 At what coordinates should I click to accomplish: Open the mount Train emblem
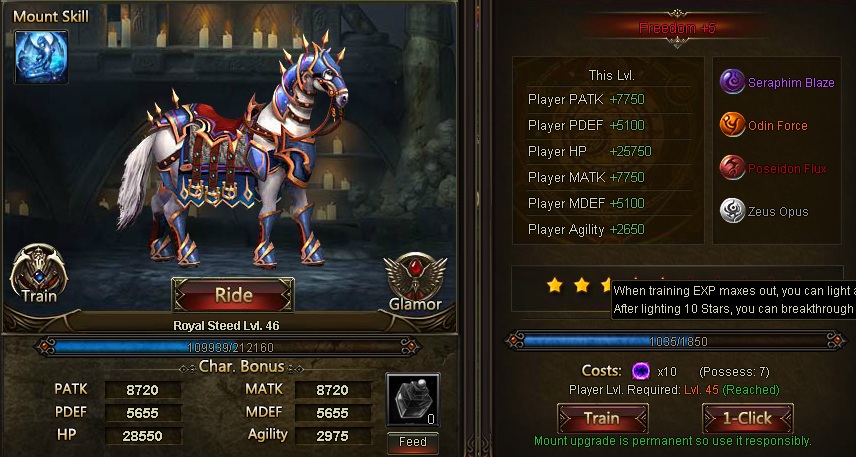(37, 272)
